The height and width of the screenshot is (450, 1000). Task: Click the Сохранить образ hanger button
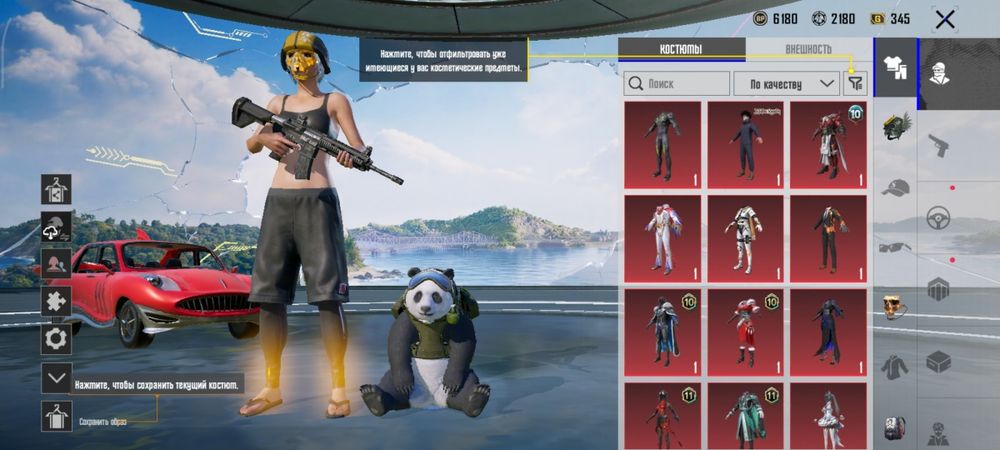56,415
